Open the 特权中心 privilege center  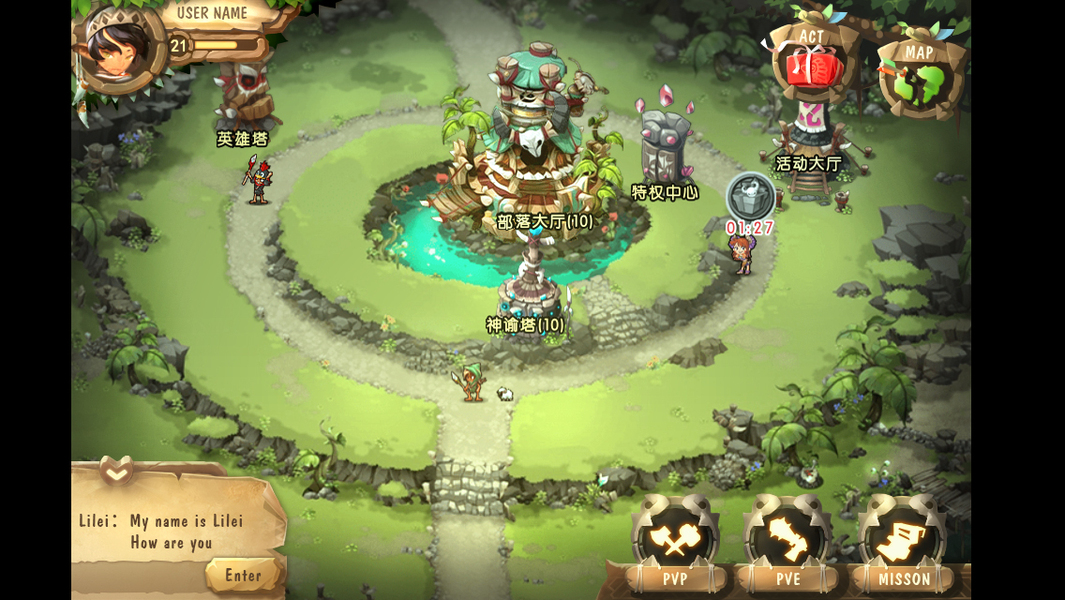click(x=665, y=192)
